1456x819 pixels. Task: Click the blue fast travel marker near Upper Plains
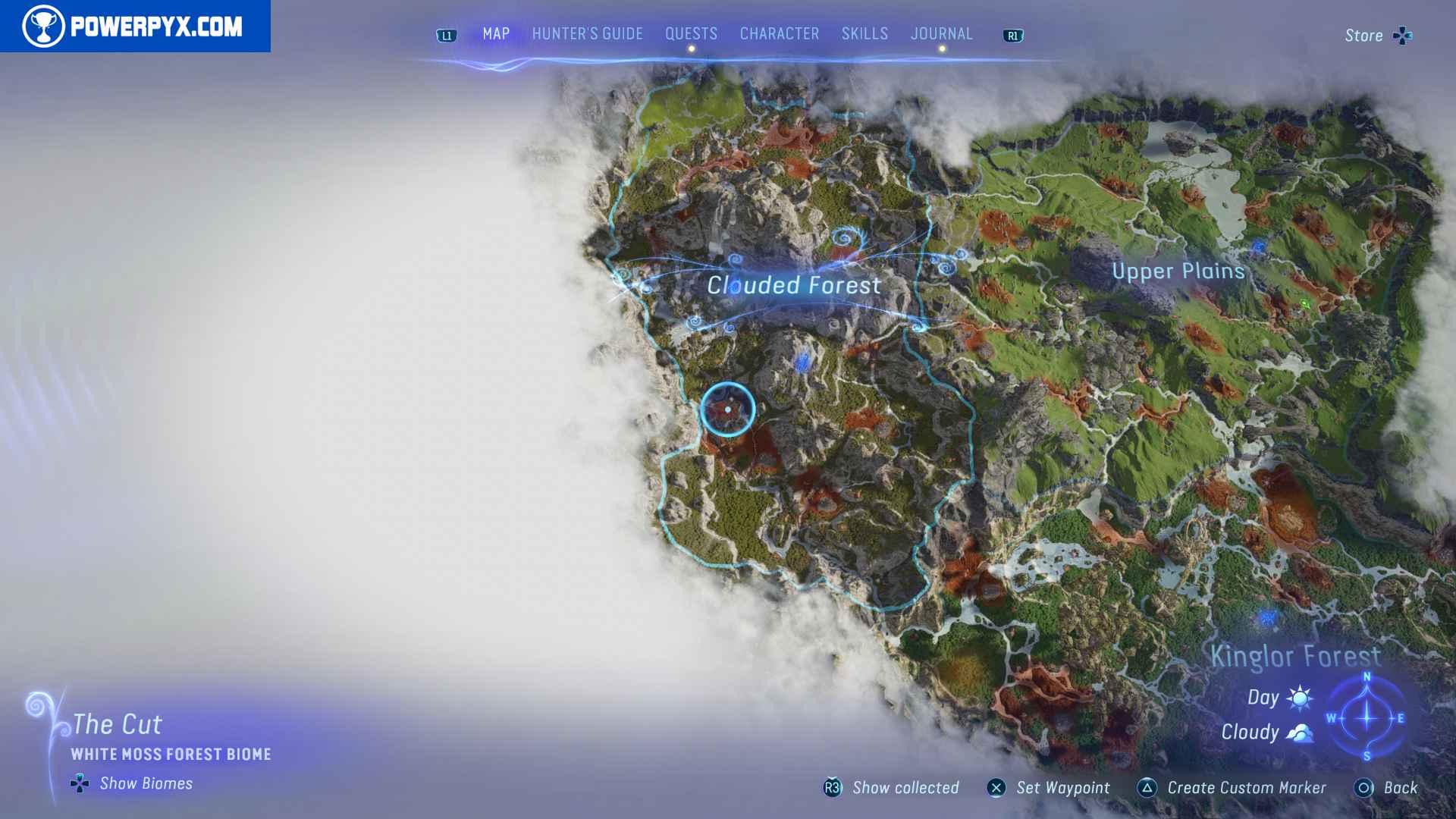(x=1259, y=246)
